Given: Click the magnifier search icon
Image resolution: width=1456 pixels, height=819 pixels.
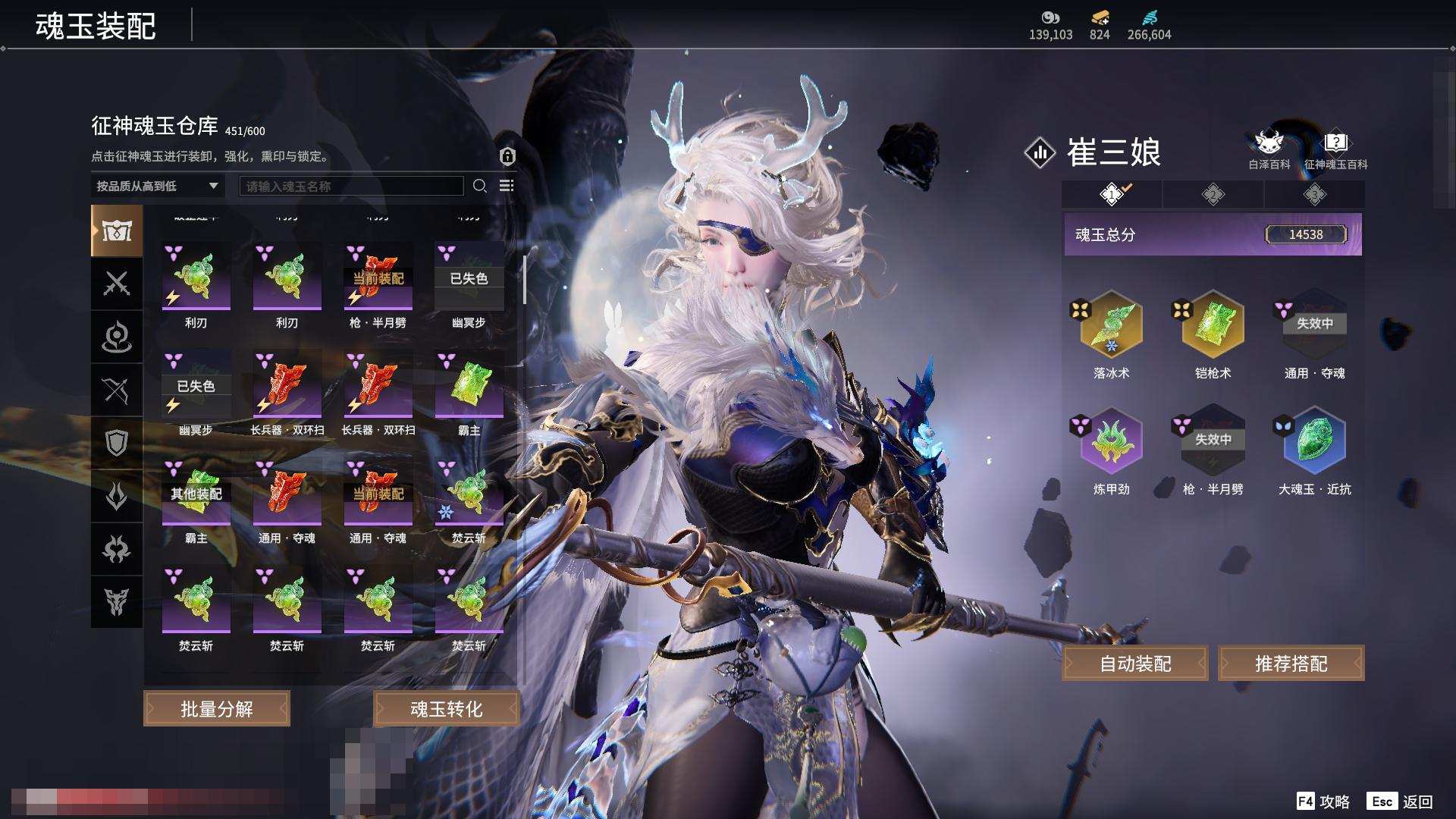Looking at the screenshot, I should click(x=479, y=186).
